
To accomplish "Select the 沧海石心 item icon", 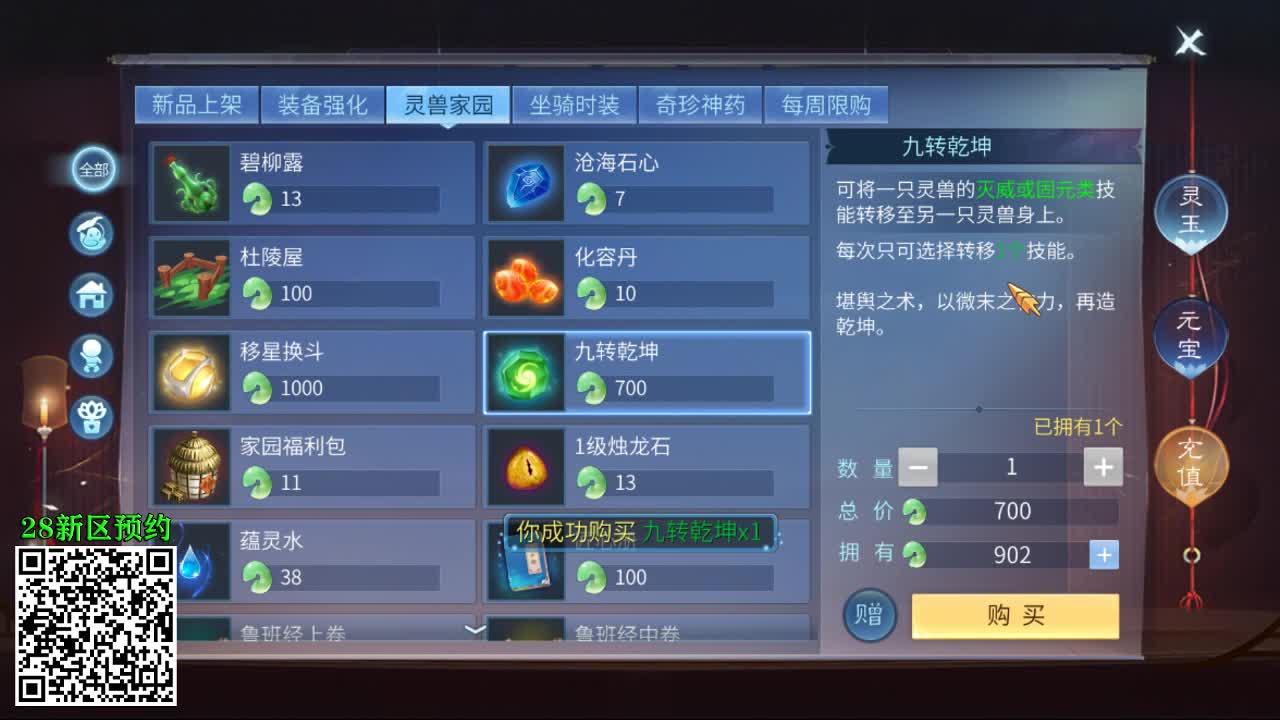I will [x=526, y=184].
